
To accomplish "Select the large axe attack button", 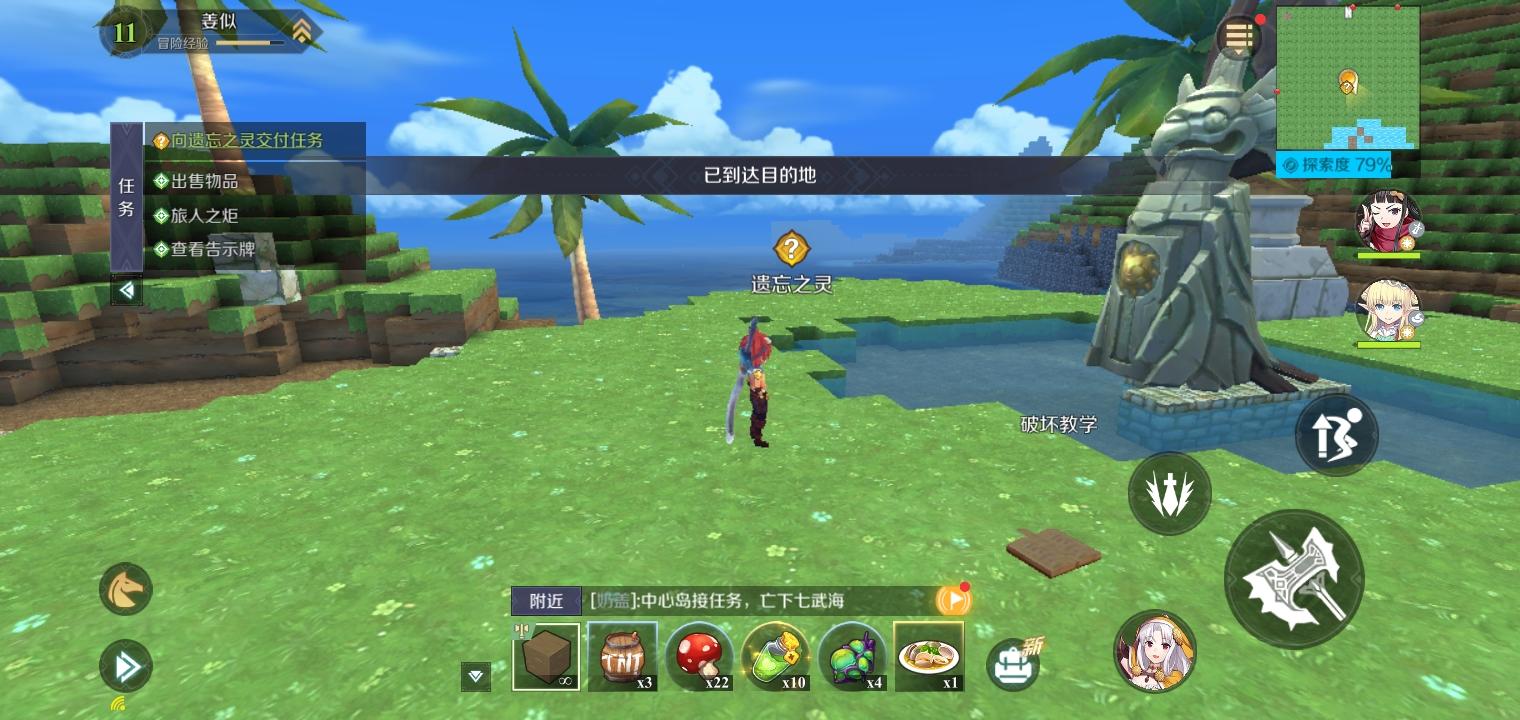I will point(1294,578).
